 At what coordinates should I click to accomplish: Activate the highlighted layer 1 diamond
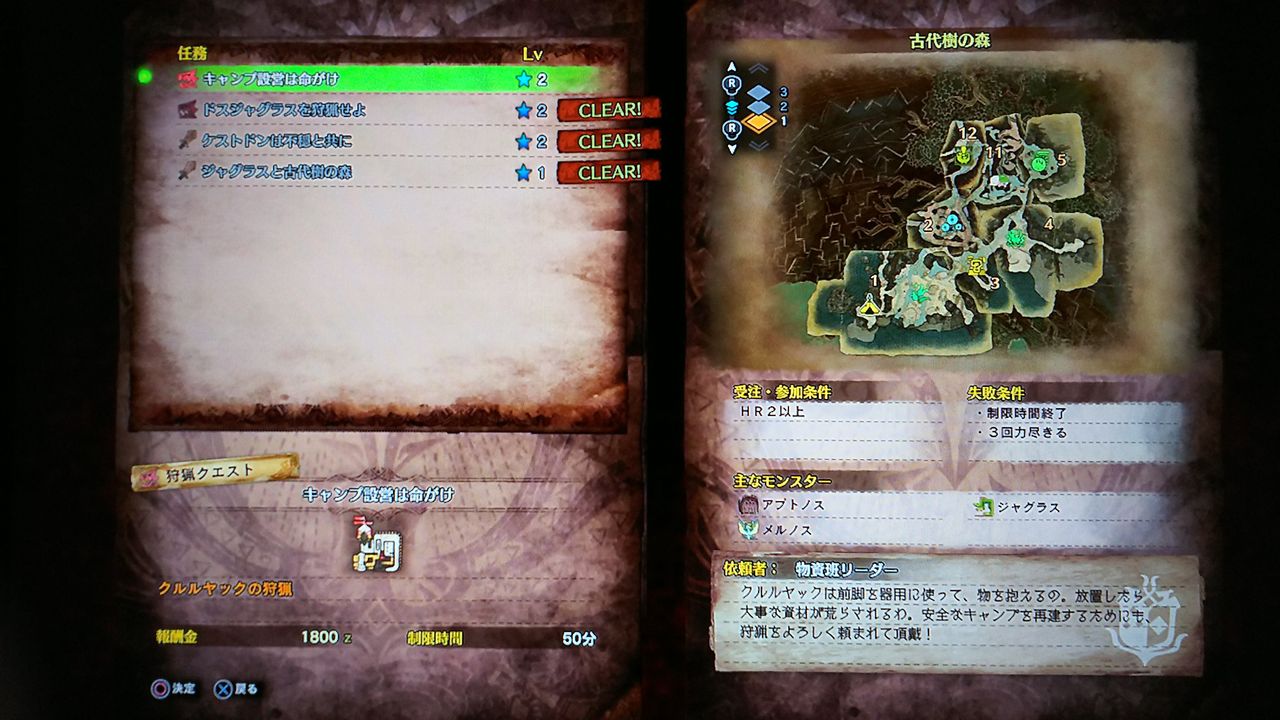(x=758, y=123)
